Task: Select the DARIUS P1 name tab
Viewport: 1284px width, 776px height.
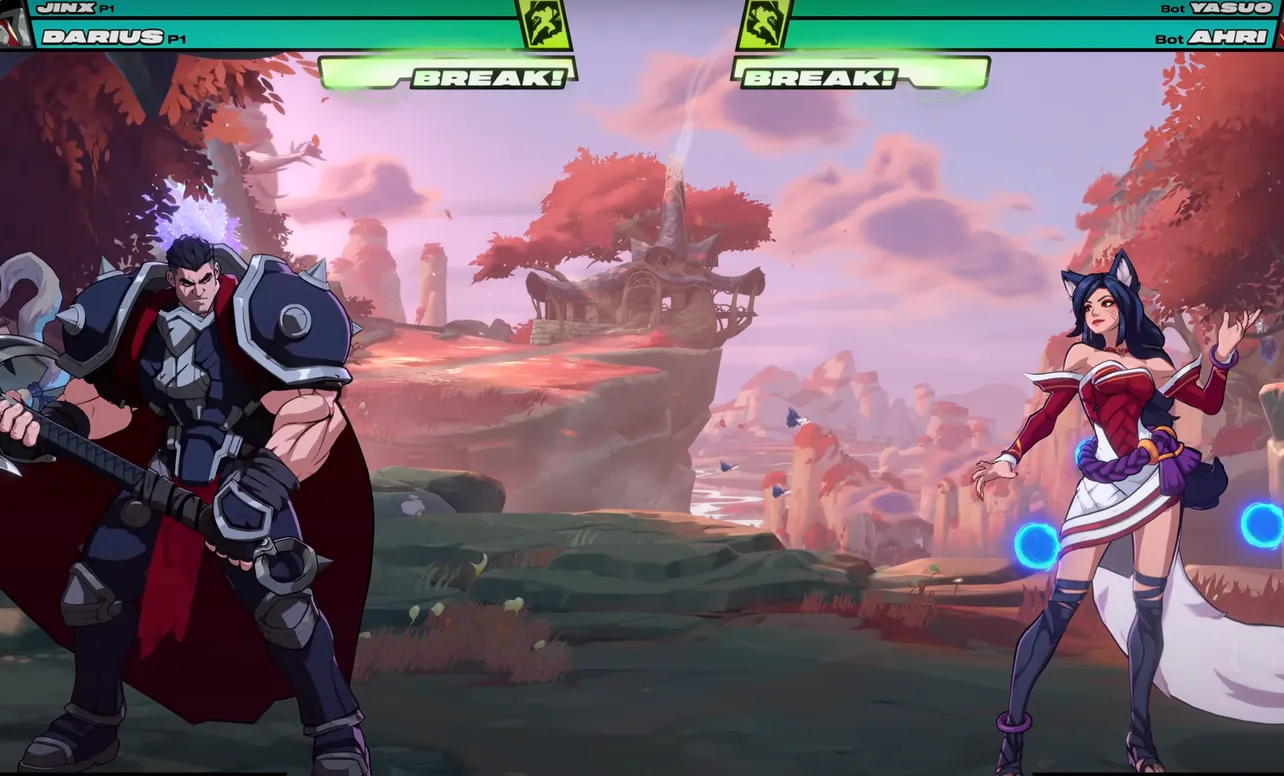Action: 97,38
